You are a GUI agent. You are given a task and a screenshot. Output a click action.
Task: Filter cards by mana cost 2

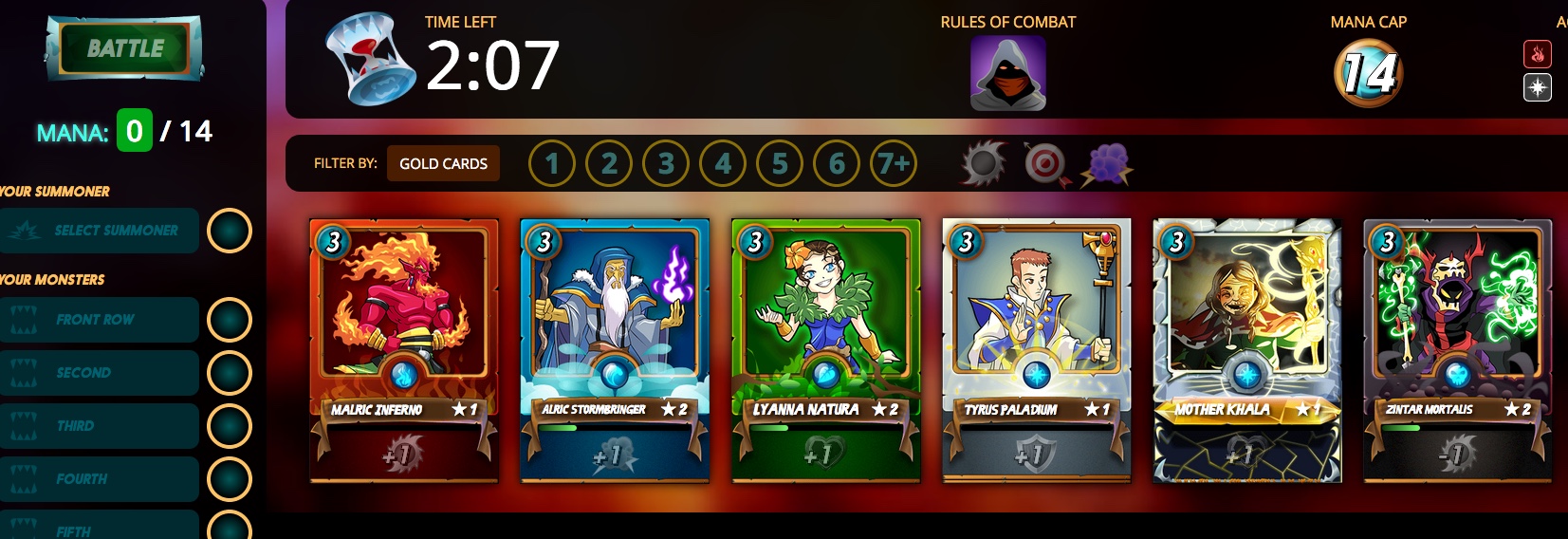(609, 164)
